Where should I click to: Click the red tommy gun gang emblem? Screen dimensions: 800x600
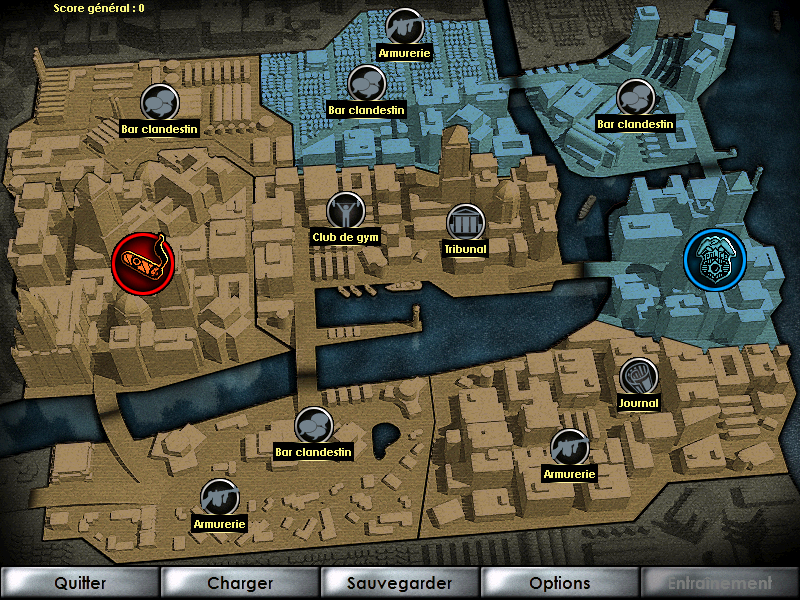pyautogui.click(x=141, y=265)
